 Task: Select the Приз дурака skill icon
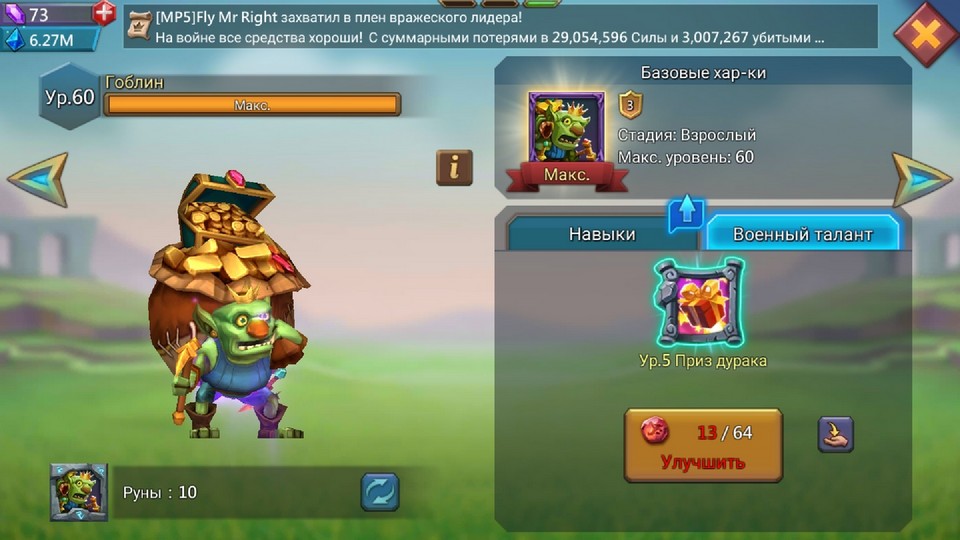[703, 302]
